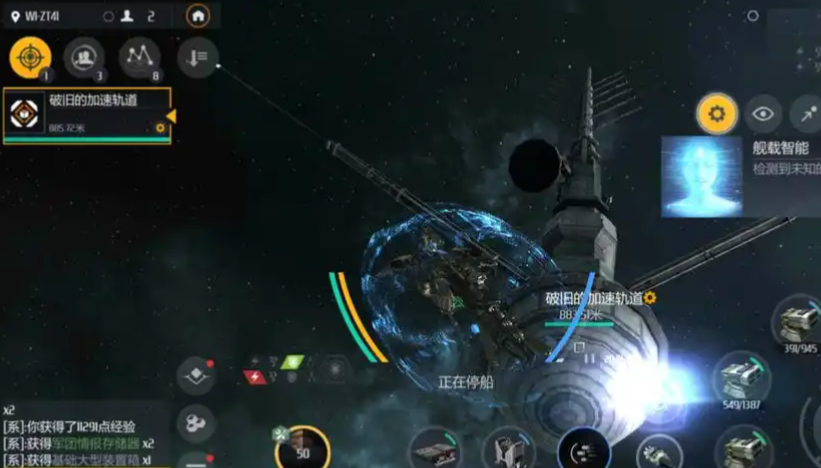Switch to the constellation route tab

click(139, 58)
